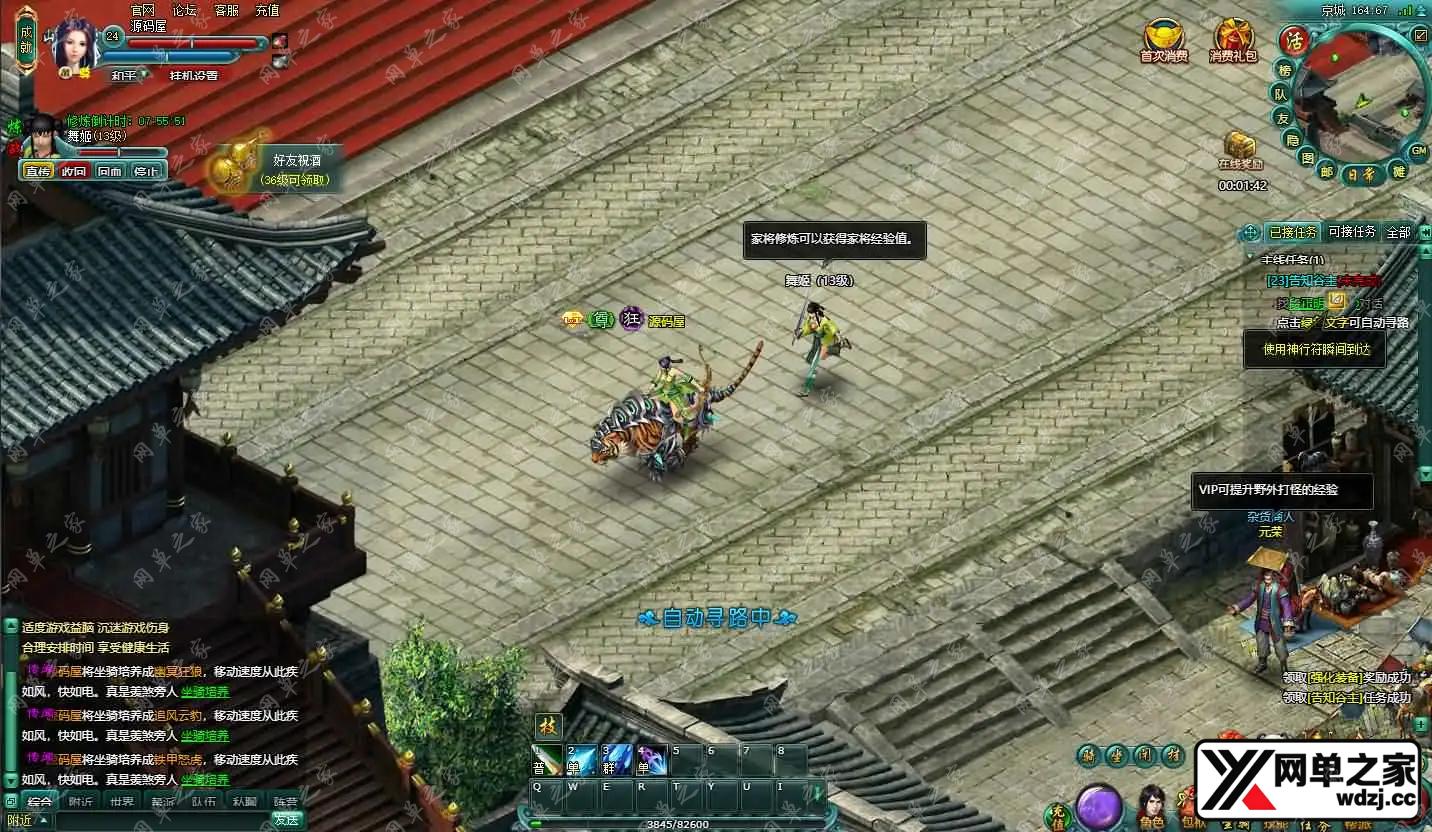
Task: Click the GM button near minimap
Action: [1419, 151]
